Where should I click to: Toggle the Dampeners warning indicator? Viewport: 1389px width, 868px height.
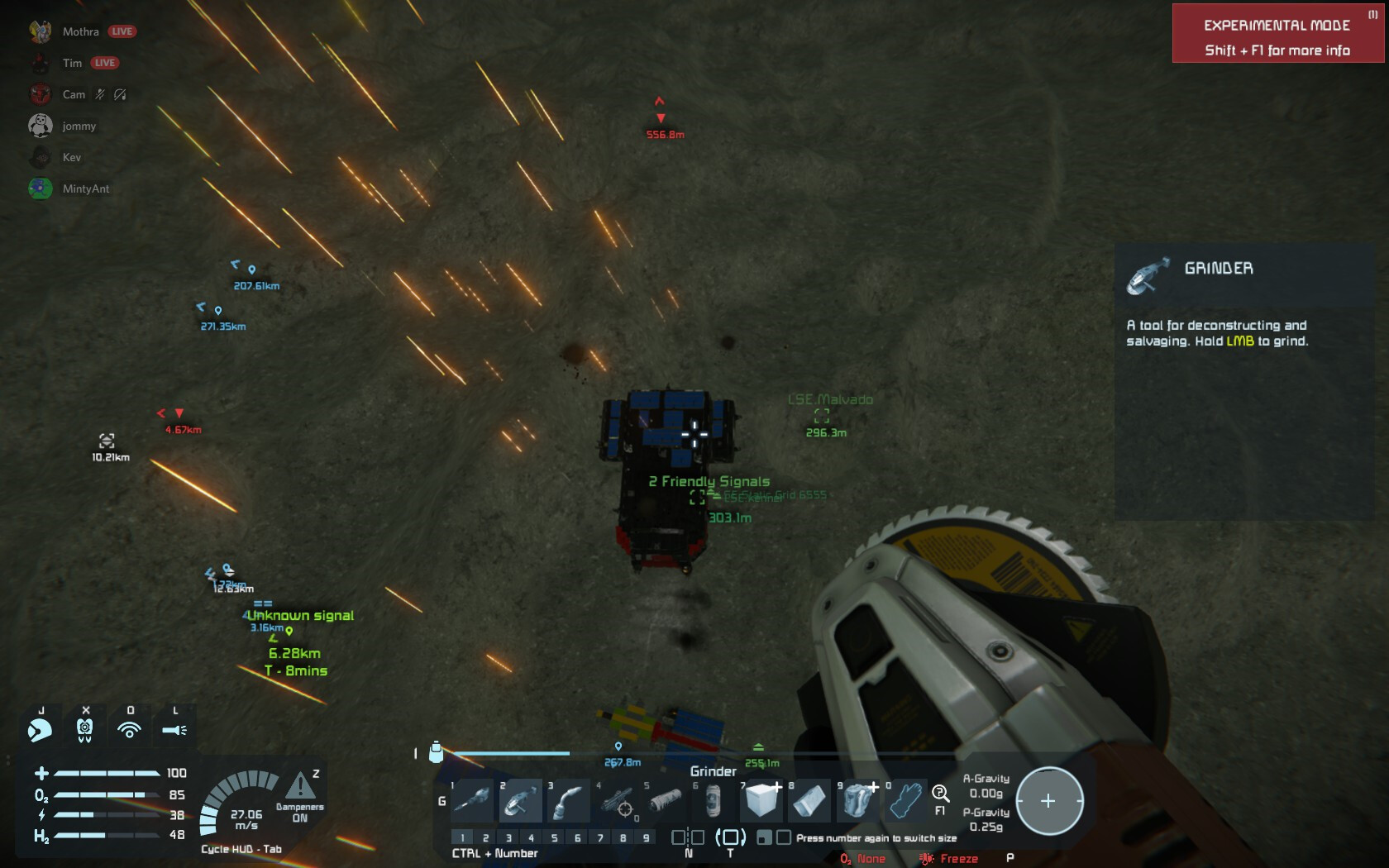click(300, 785)
